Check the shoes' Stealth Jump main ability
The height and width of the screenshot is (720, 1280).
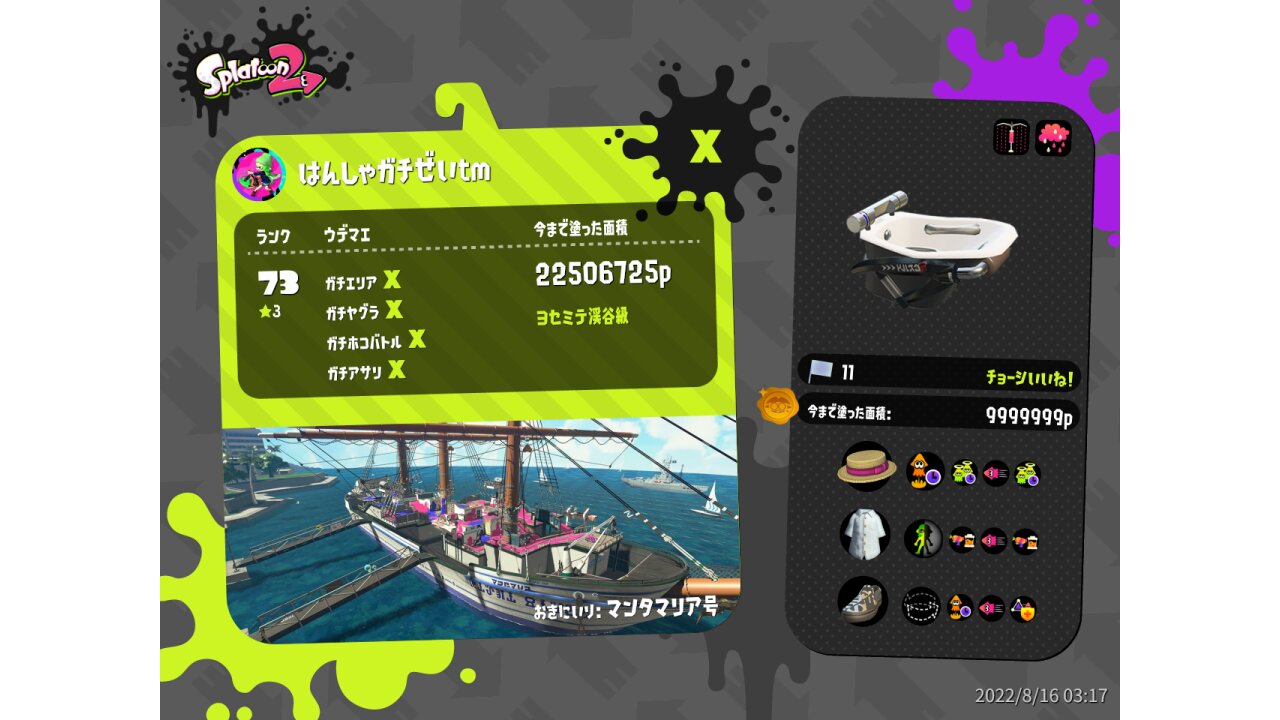click(921, 605)
